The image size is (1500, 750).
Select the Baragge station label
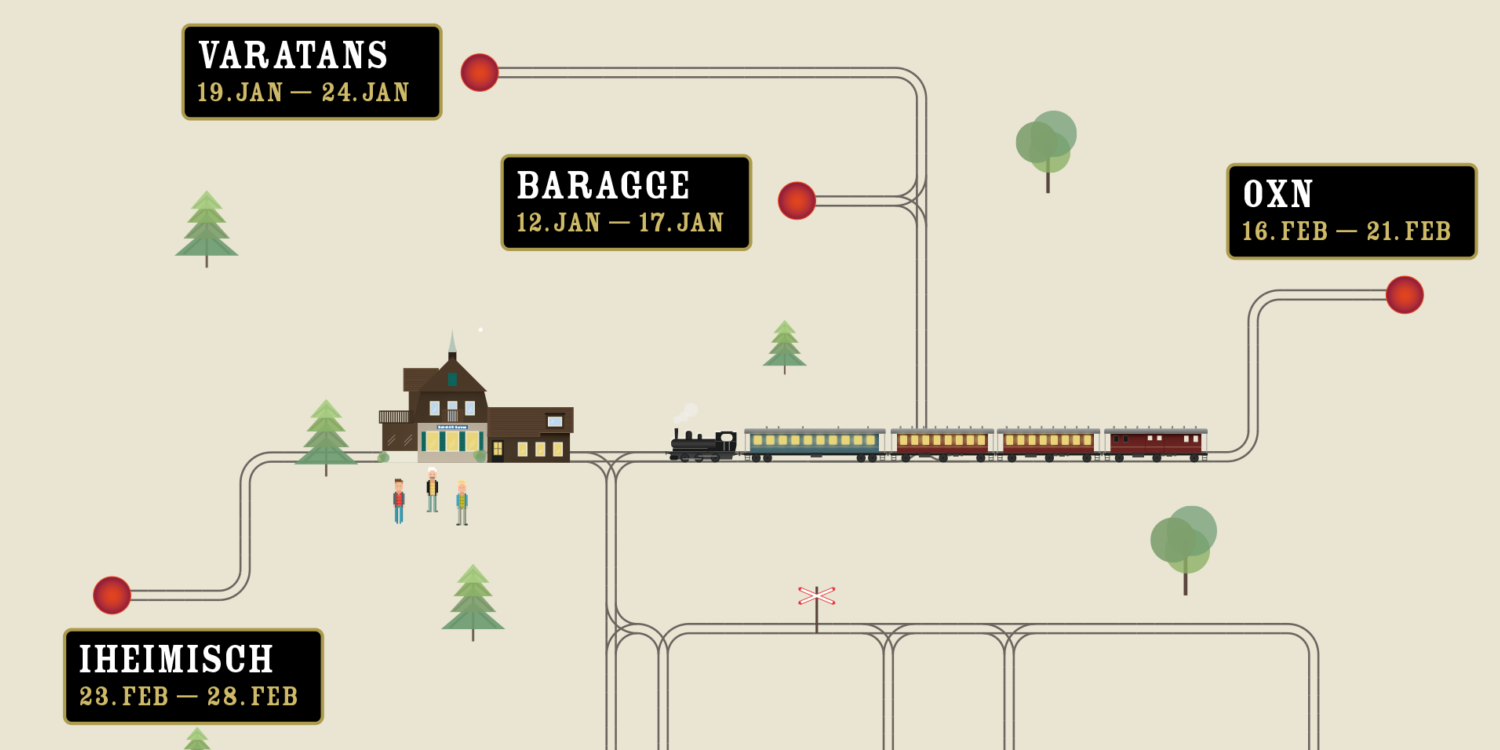(x=625, y=202)
